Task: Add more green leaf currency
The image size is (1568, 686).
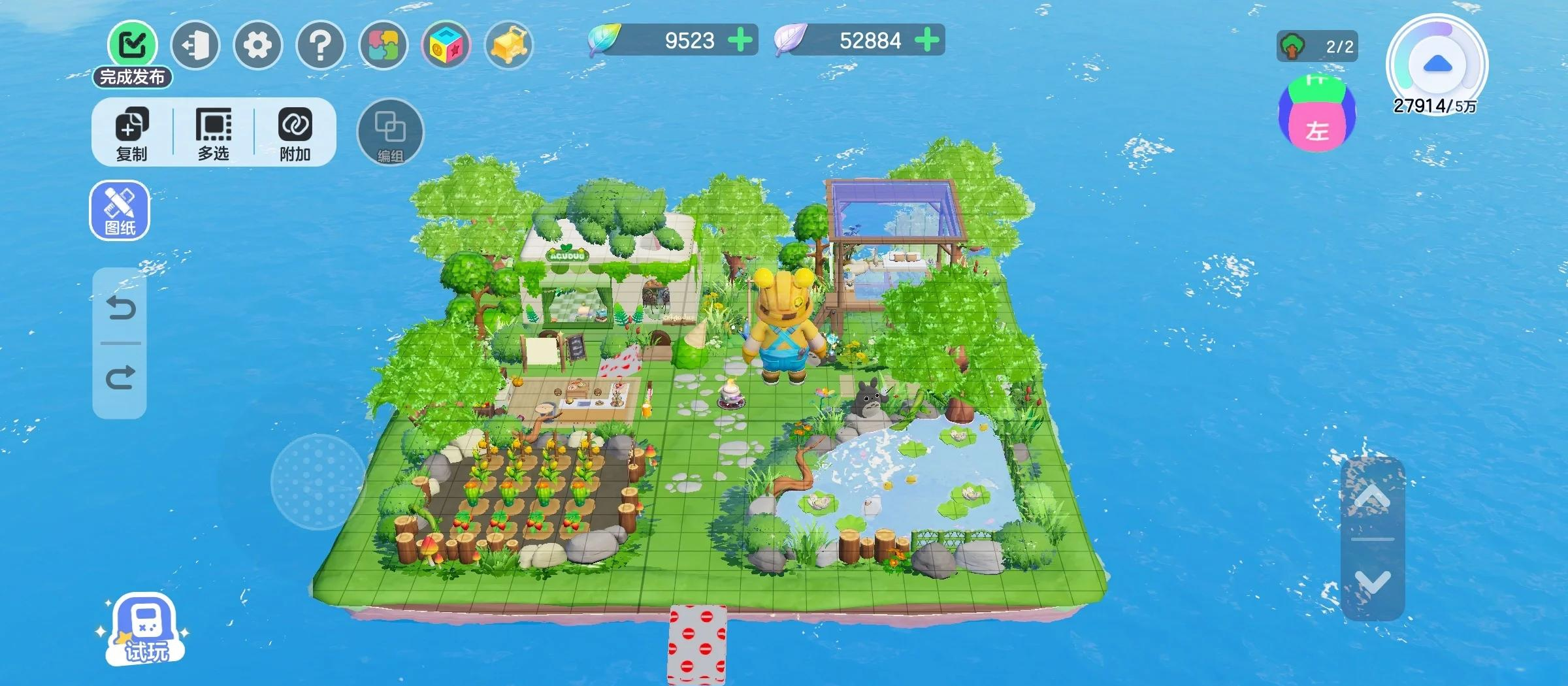Action: click(740, 41)
